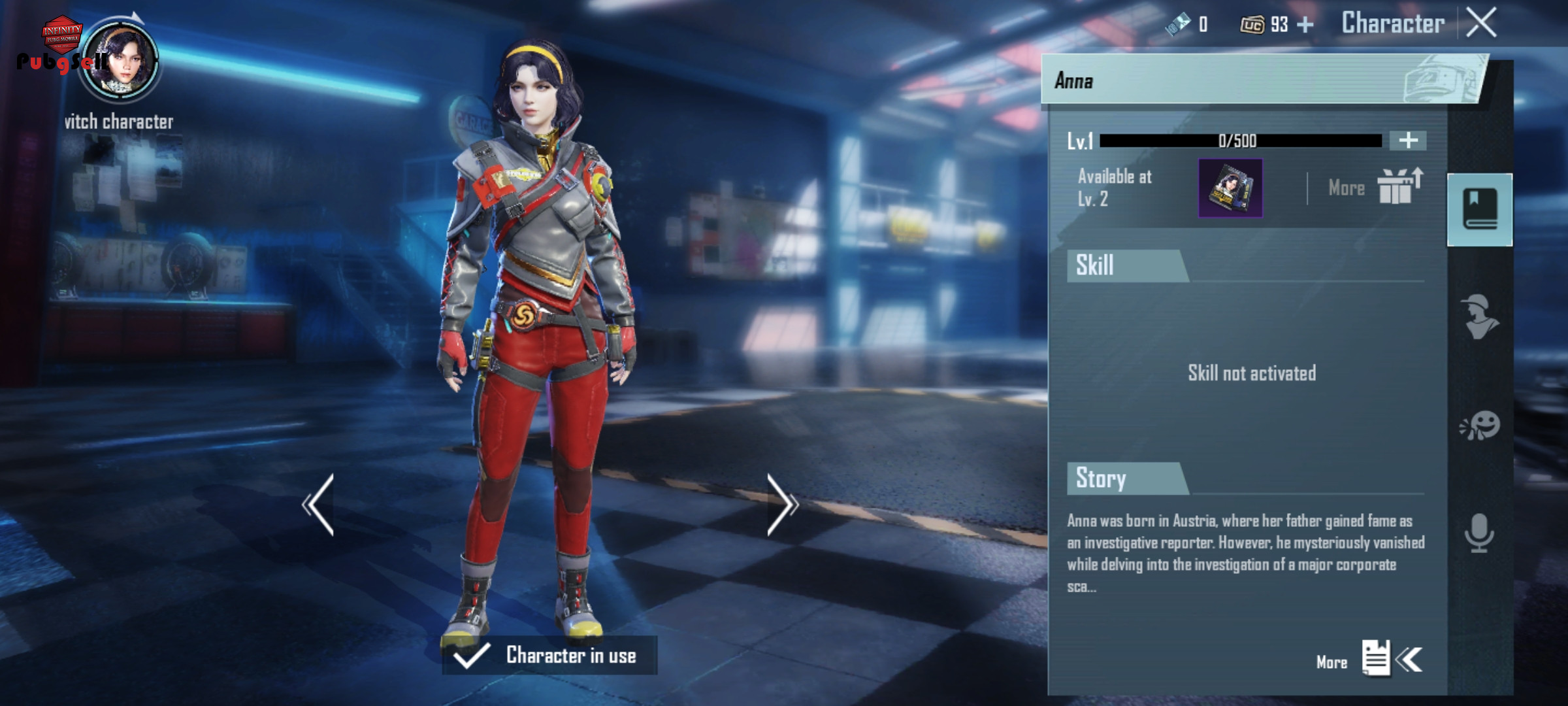Add experience with the level plus button

click(1408, 141)
